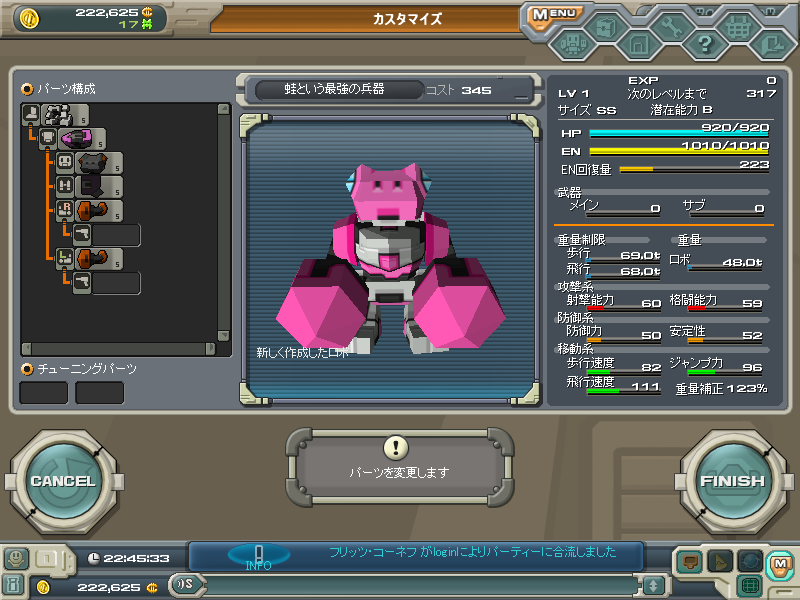The image size is (800, 600).
Task: Click the exit arrow icon in the menu
Action: (x=771, y=43)
